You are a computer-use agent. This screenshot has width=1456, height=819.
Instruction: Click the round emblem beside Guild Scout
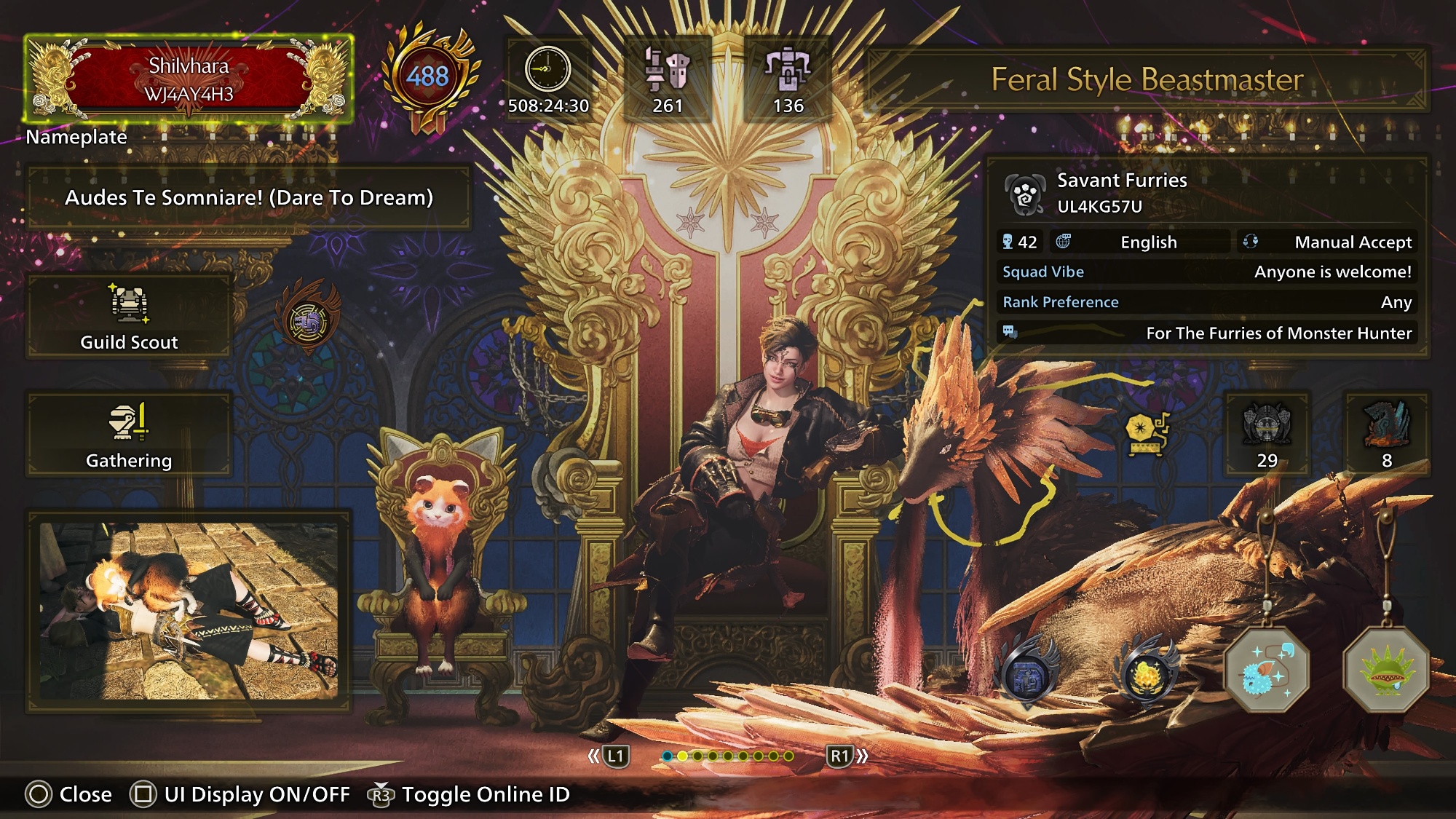point(308,321)
